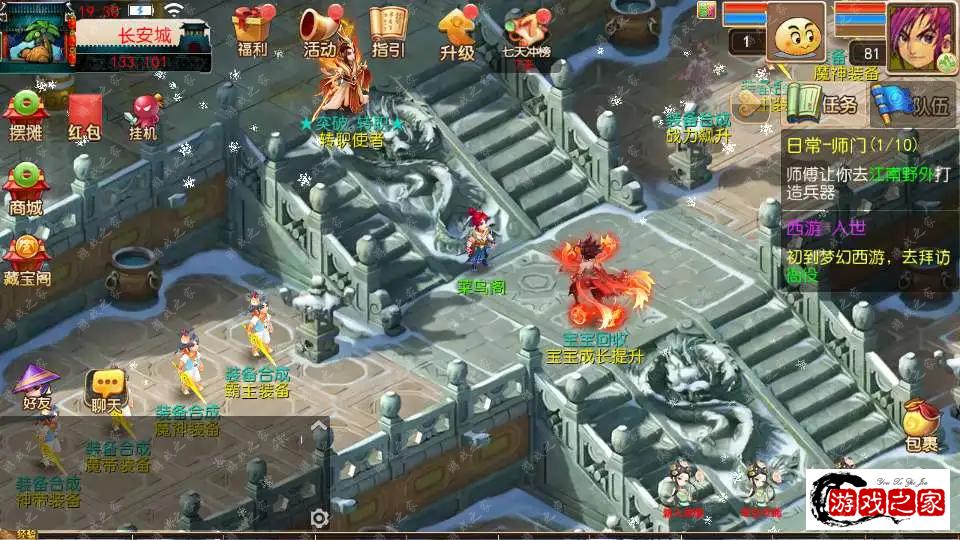960x540 pixels.
Task: Open the 指引 guide book
Action: [387, 32]
